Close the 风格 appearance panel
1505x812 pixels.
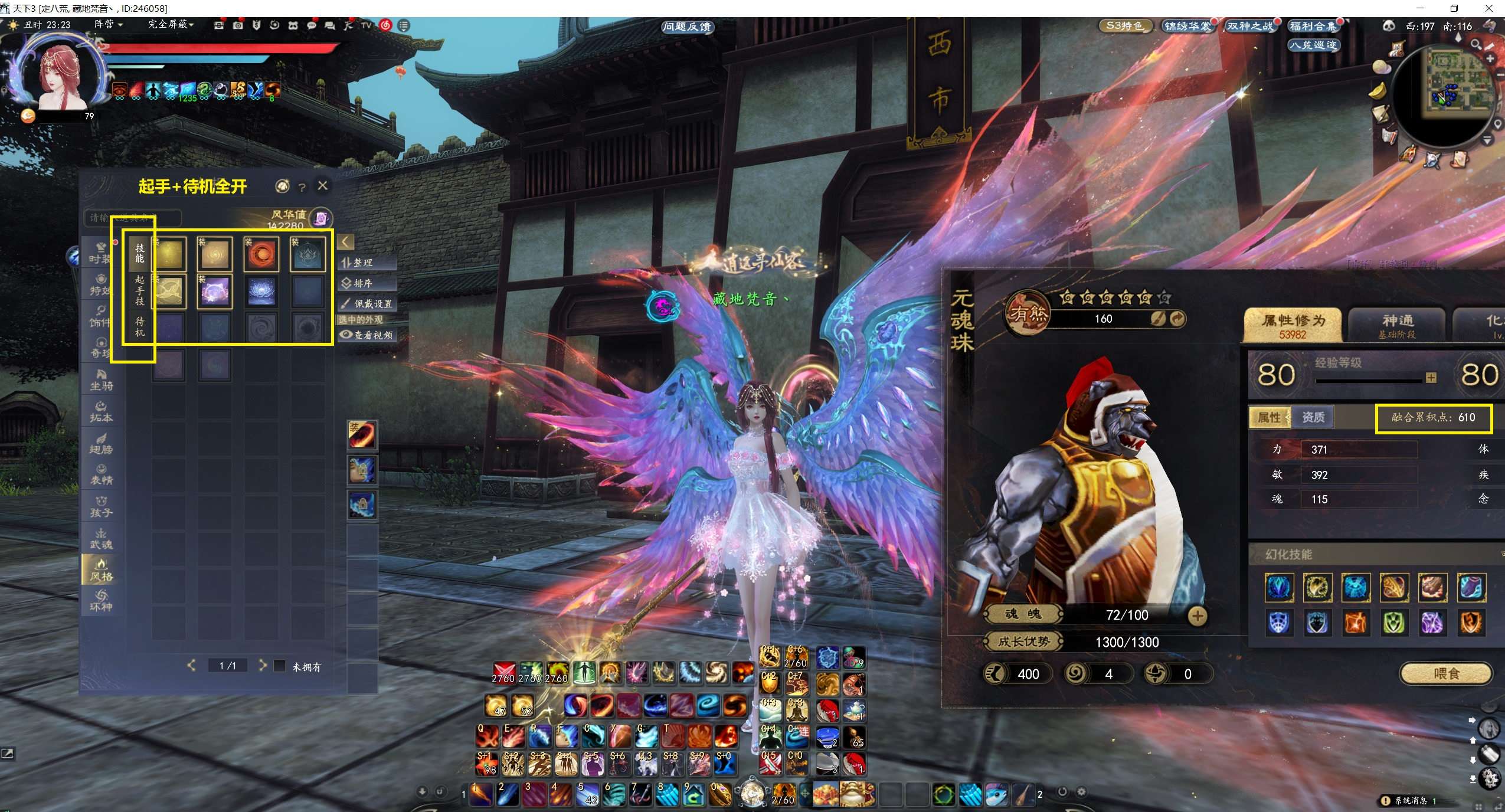click(x=322, y=186)
